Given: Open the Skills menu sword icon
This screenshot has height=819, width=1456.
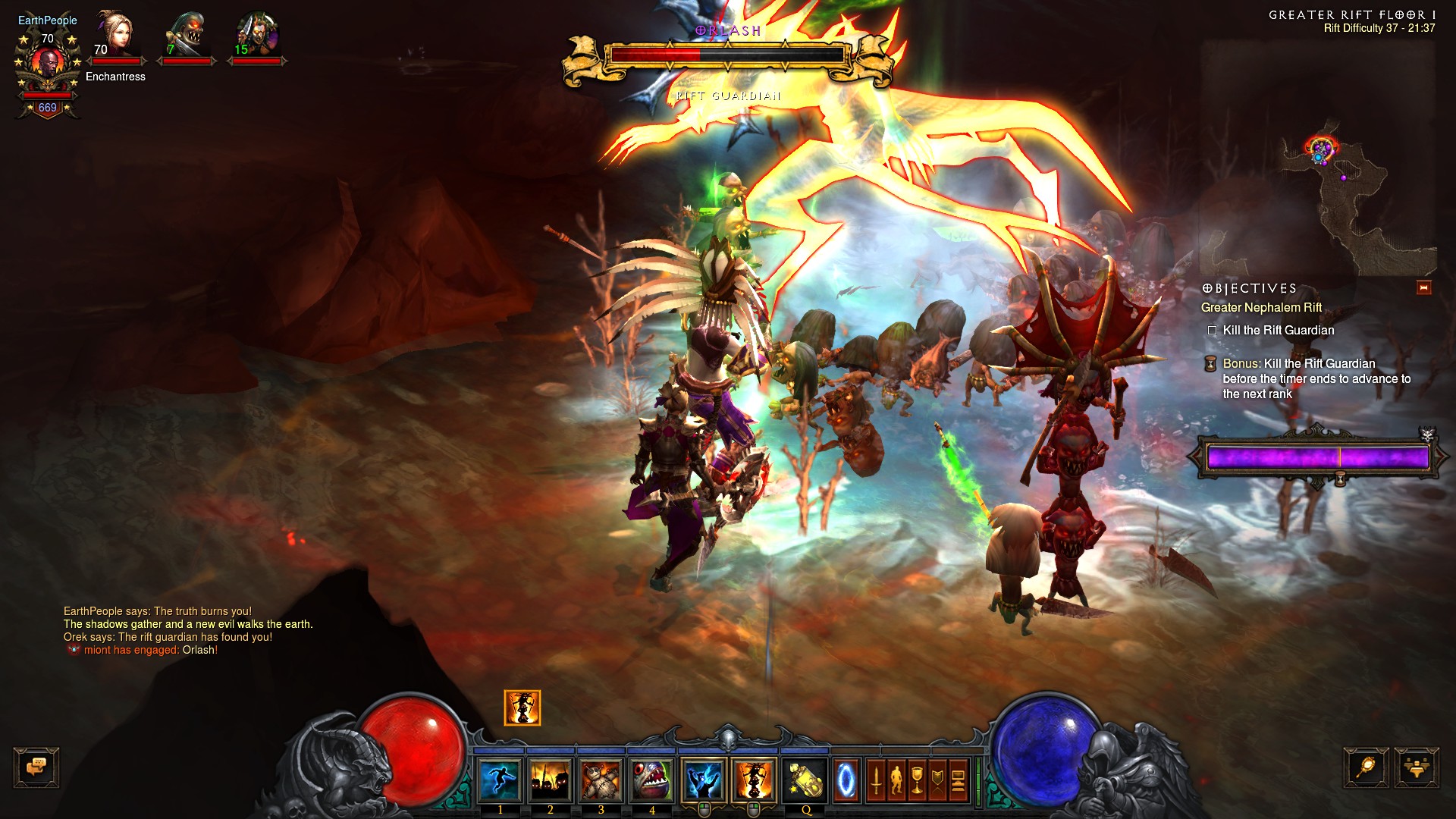Looking at the screenshot, I should (x=876, y=780).
